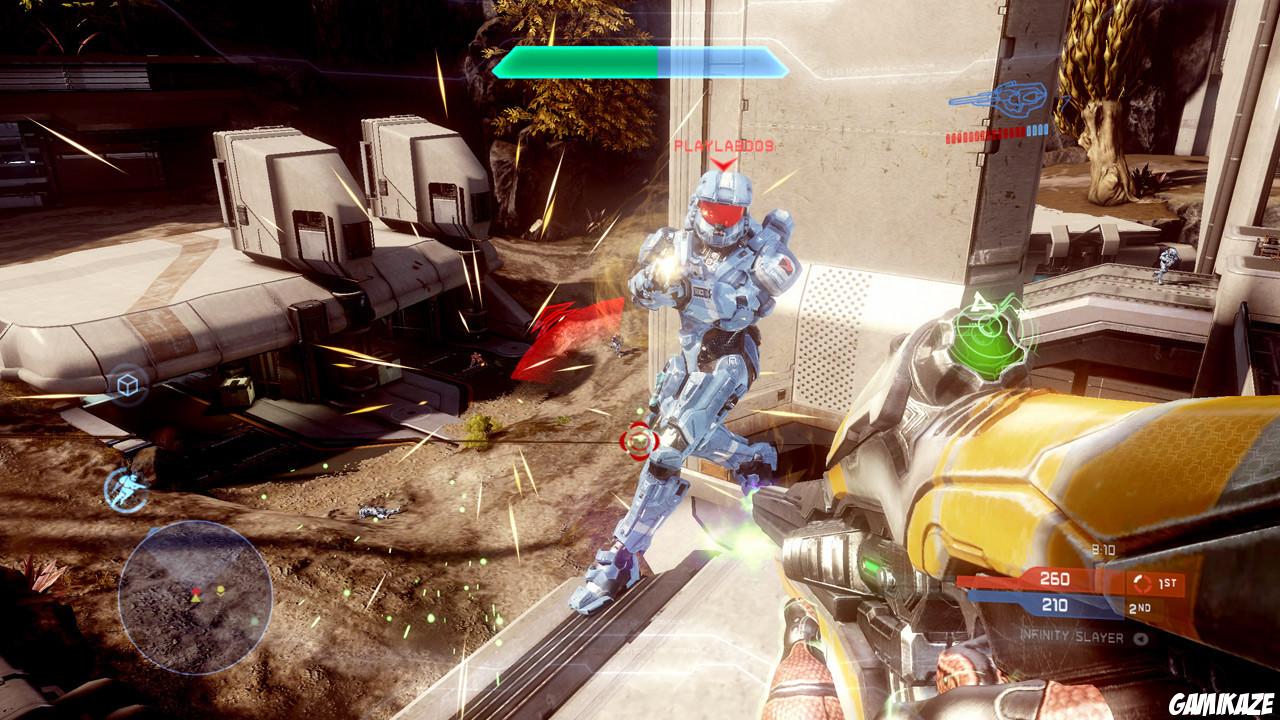Open the shield bar status panel
Image resolution: width=1280 pixels, height=720 pixels.
pyautogui.click(x=640, y=62)
